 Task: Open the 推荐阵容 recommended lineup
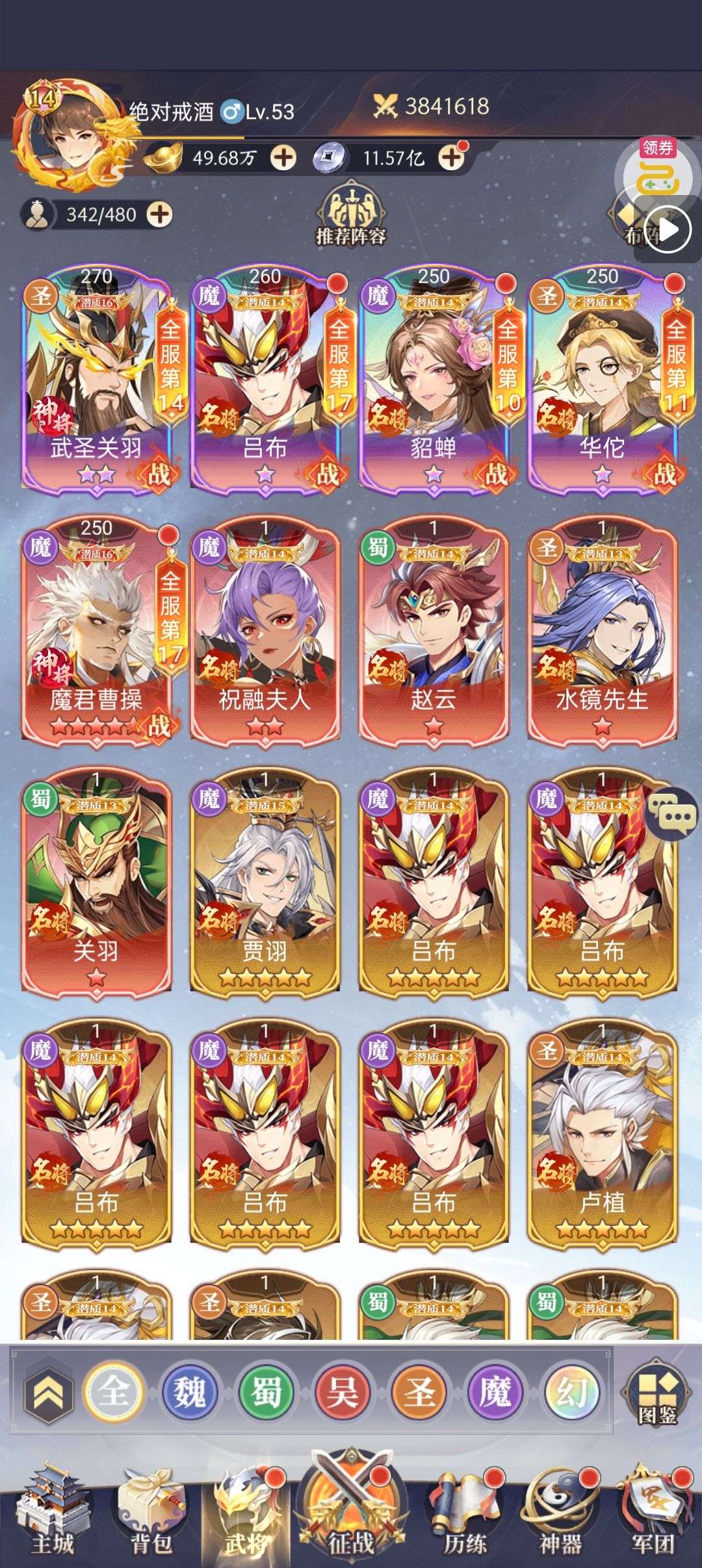(350, 215)
